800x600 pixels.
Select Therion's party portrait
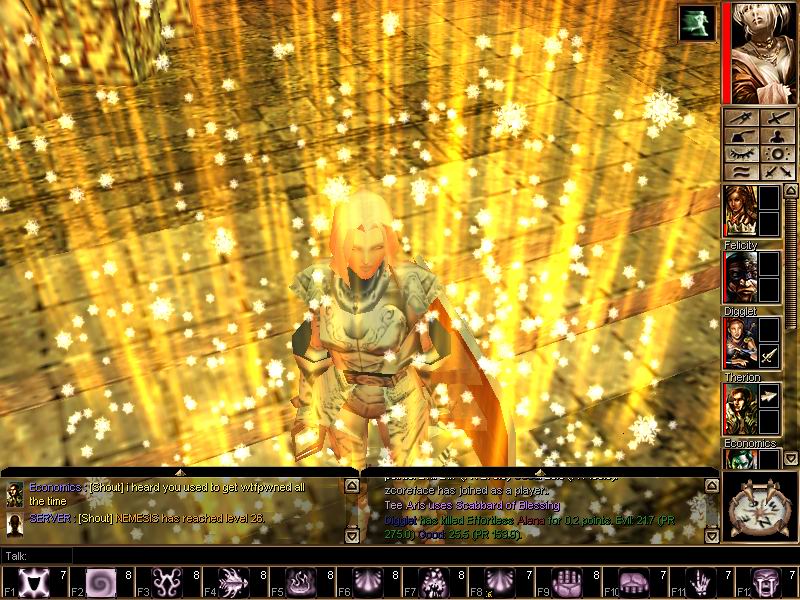point(740,343)
